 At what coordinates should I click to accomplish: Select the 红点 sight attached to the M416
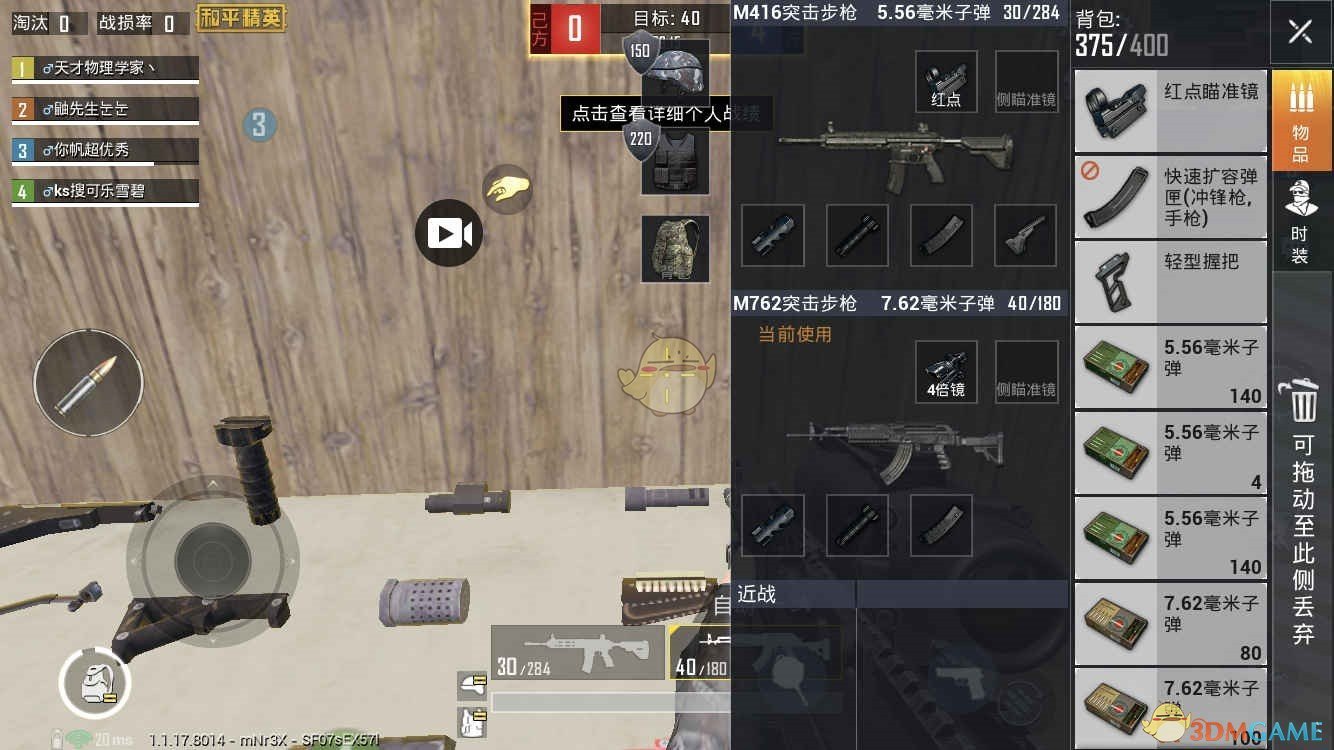(x=944, y=82)
